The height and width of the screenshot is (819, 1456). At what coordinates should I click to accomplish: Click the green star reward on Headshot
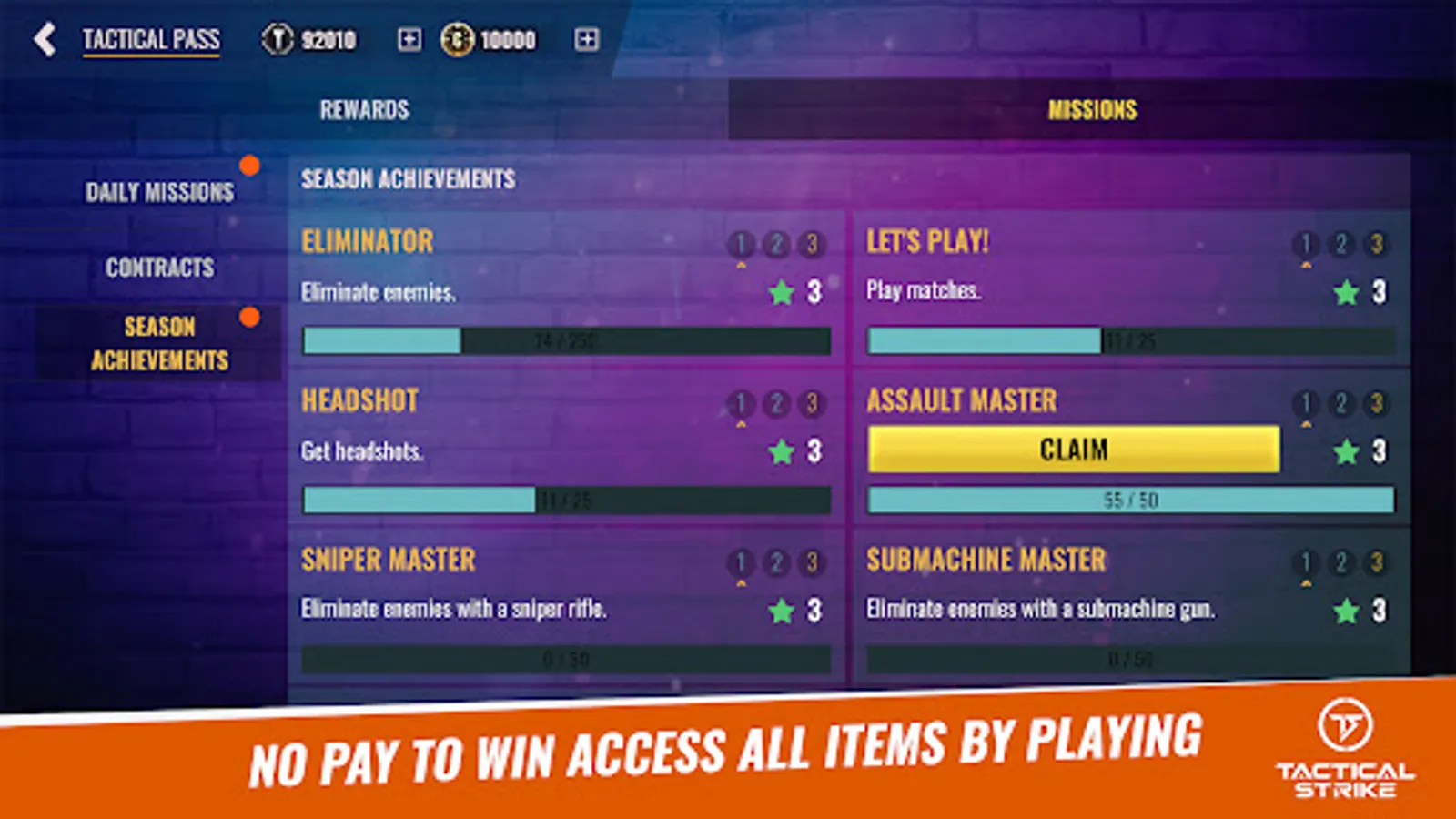point(783,451)
